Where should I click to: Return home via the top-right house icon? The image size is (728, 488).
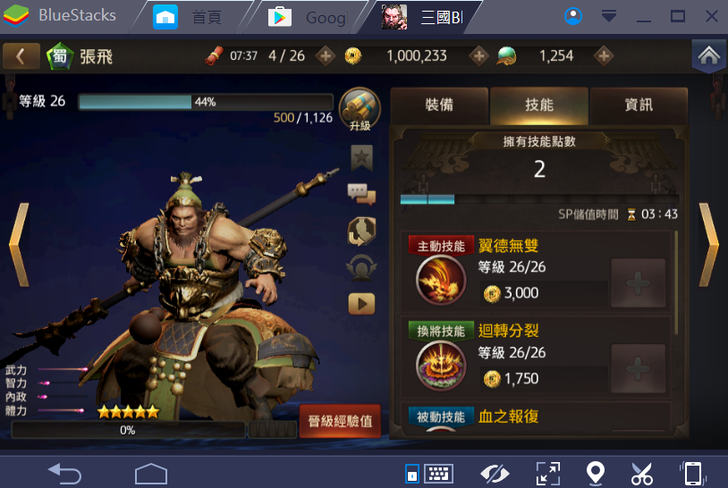[706, 56]
